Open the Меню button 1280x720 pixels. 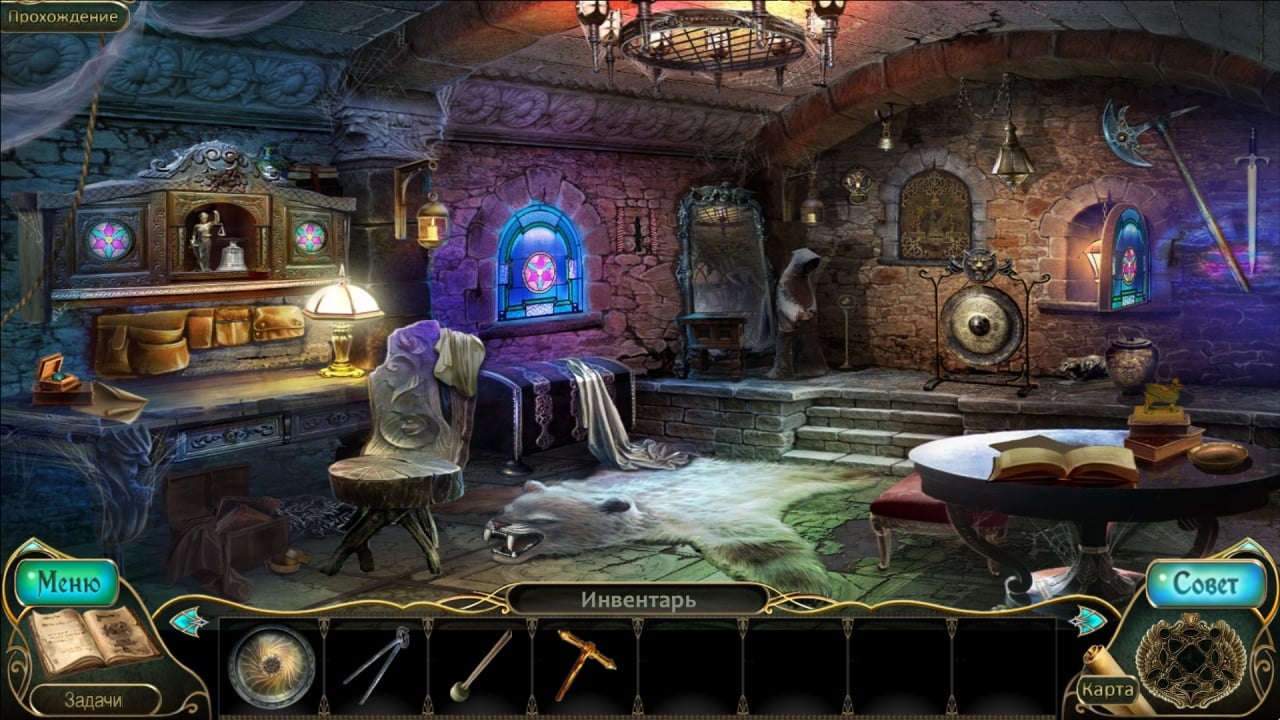[x=68, y=584]
